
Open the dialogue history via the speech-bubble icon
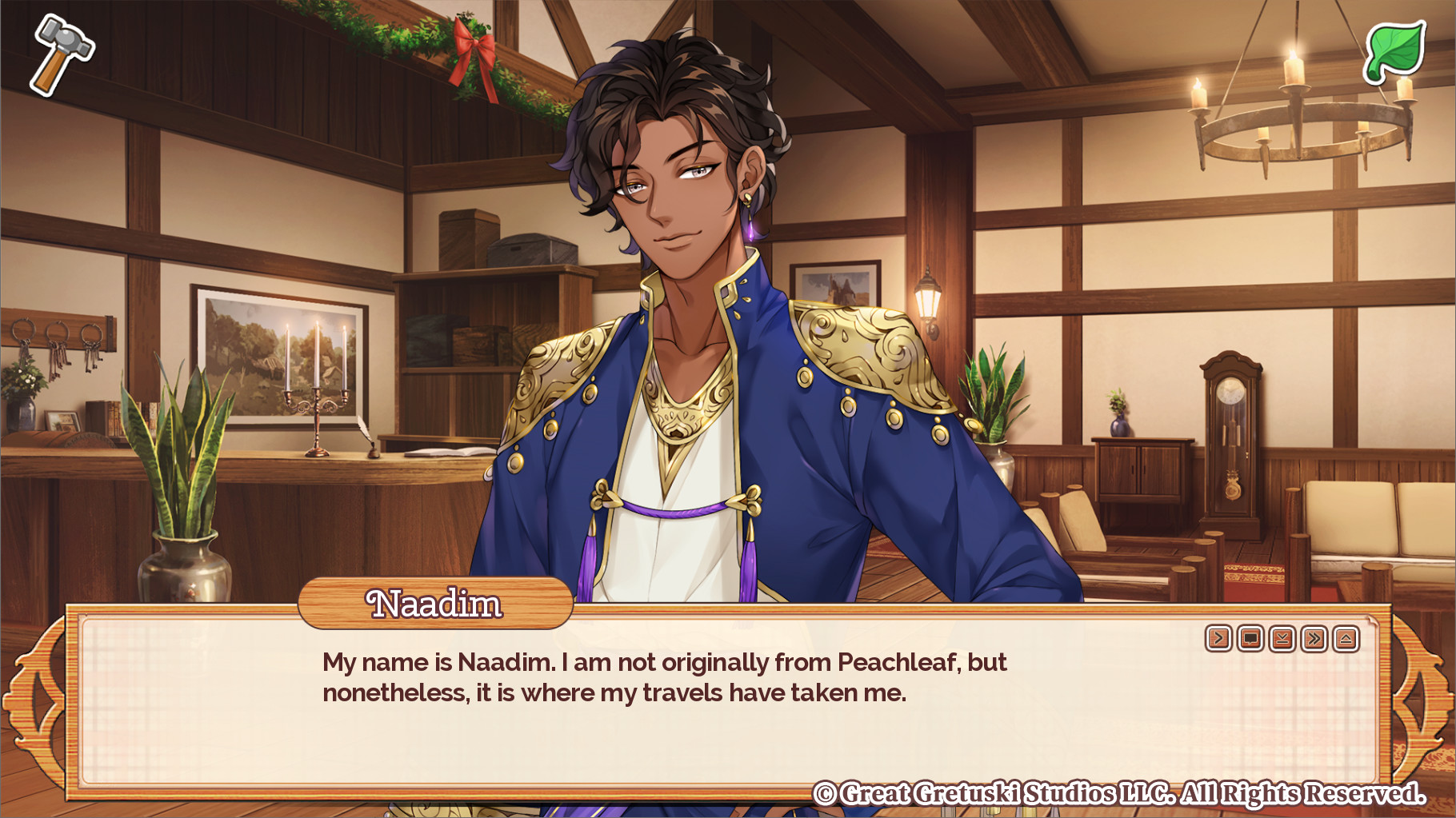click(x=1250, y=637)
